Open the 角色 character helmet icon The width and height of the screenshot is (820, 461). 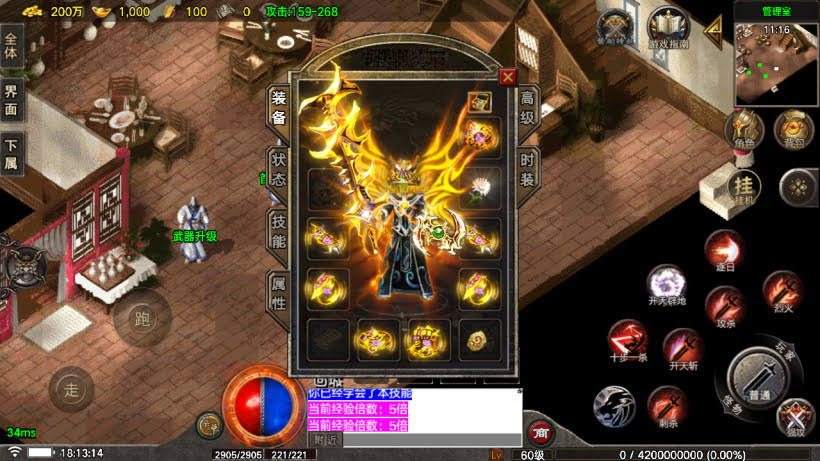pyautogui.click(x=744, y=129)
